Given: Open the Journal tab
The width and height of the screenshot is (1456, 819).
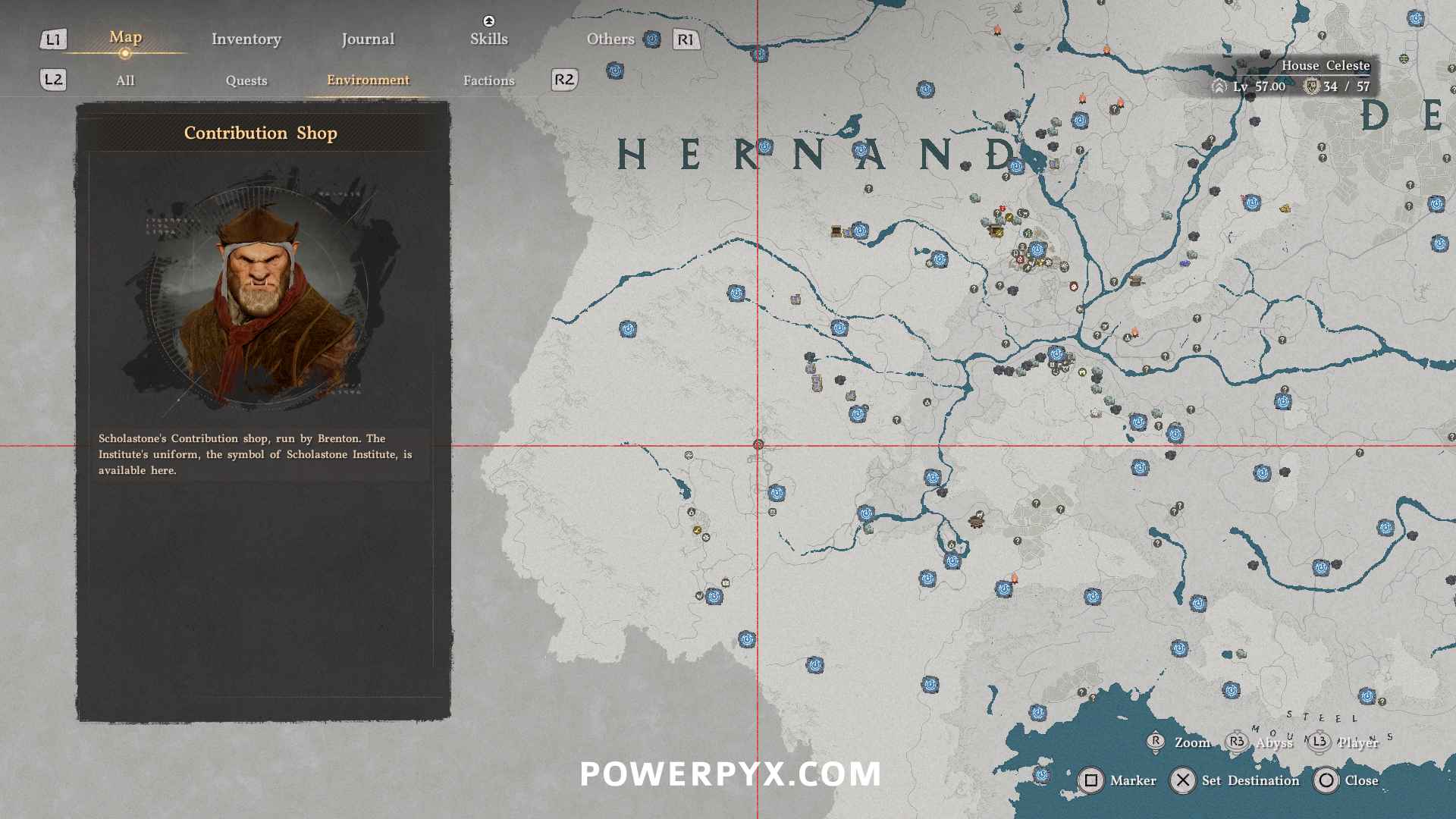Looking at the screenshot, I should click(368, 39).
